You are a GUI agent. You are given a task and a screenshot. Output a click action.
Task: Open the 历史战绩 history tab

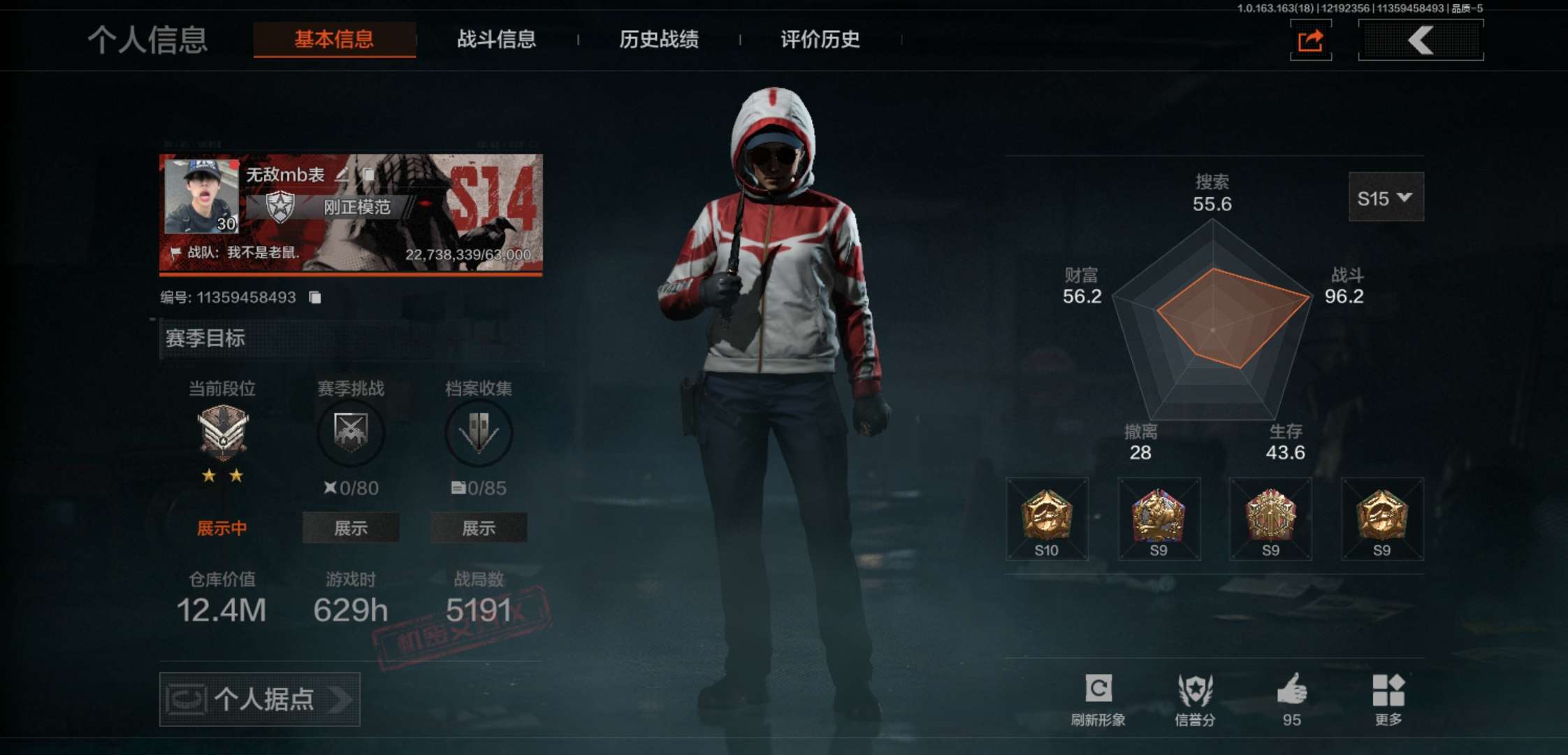660,41
